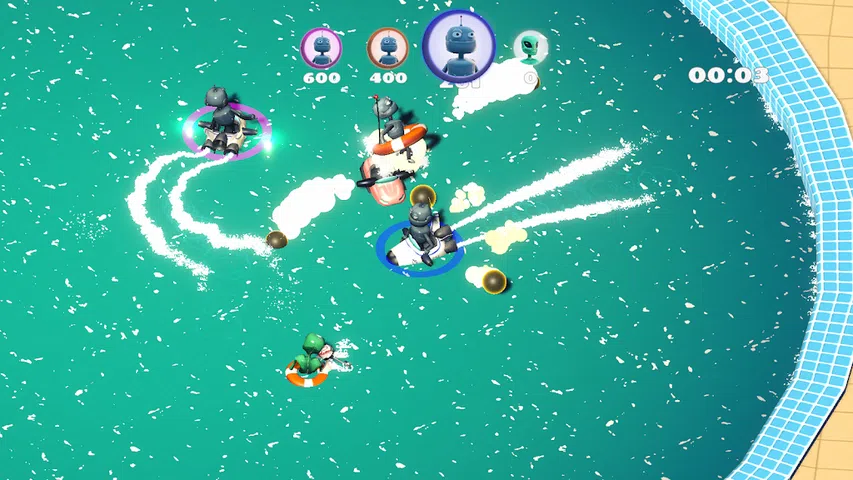Viewport: 853px width, 480px height.
Task: Choose the green alien player portrait
Action: (x=530, y=46)
